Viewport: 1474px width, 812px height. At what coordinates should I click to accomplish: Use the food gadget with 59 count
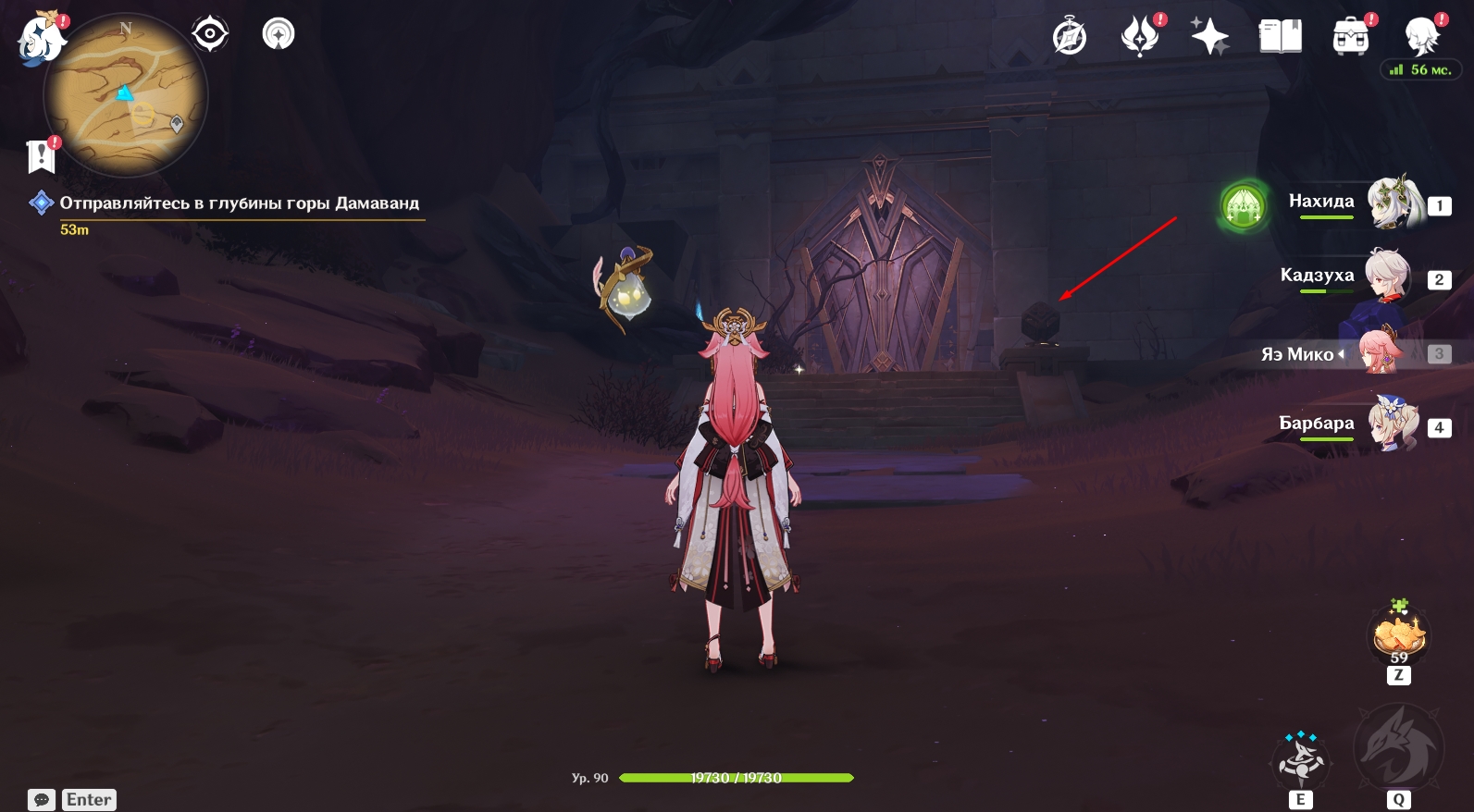click(1399, 635)
